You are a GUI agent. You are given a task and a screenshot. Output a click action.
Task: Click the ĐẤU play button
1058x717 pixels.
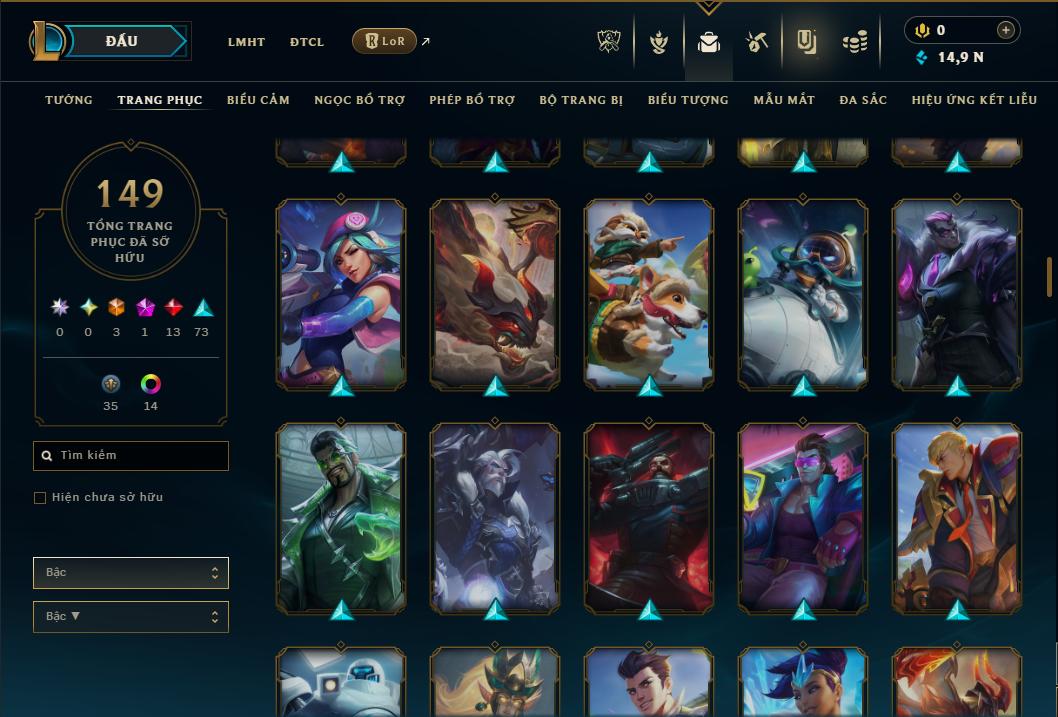122,41
